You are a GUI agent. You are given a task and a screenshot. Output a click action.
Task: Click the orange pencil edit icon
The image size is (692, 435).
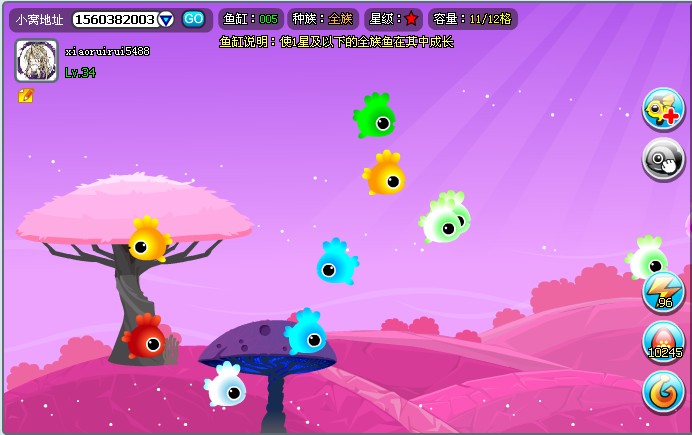click(x=26, y=96)
